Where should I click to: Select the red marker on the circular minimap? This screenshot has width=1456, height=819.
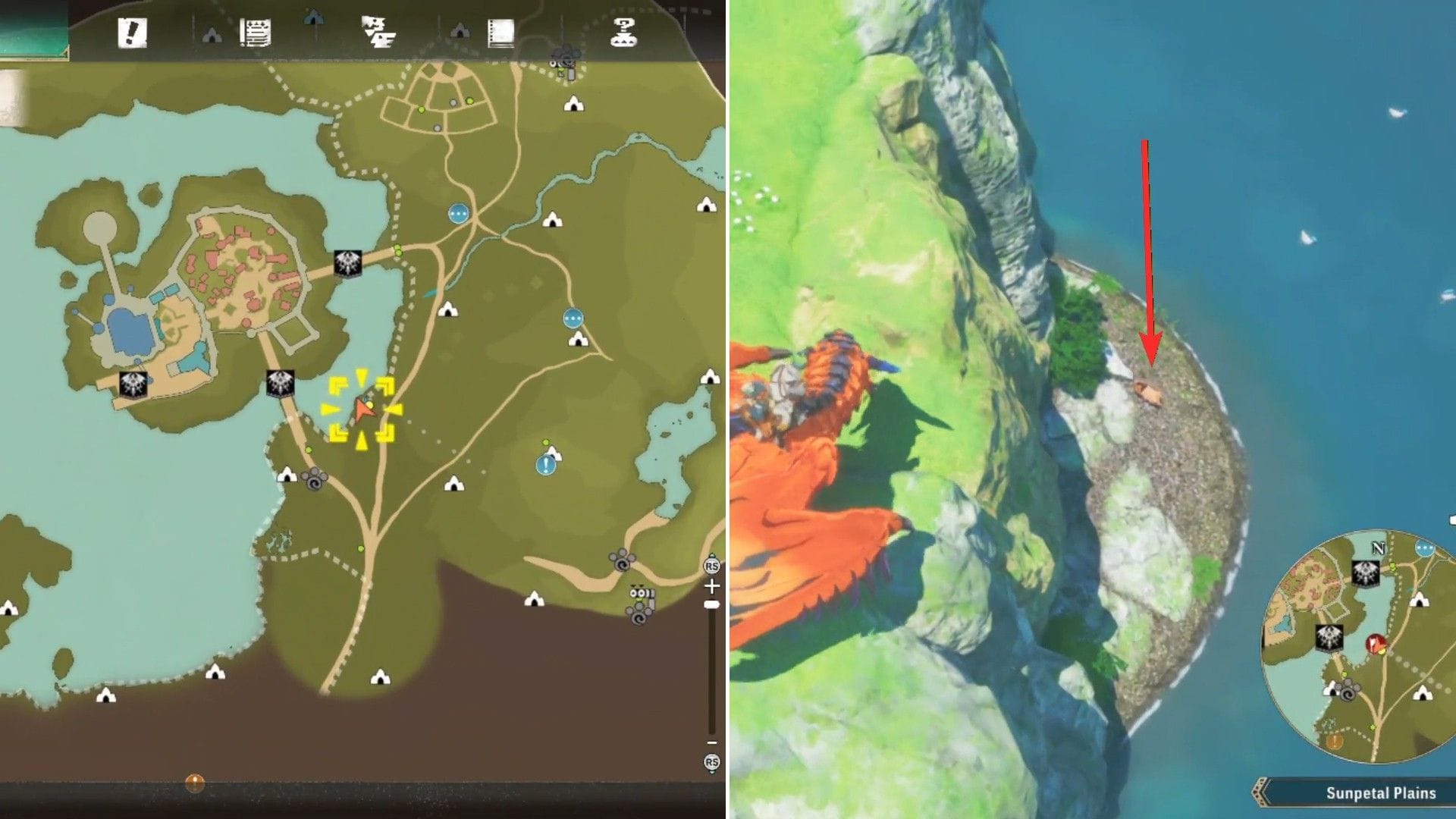point(1376,644)
